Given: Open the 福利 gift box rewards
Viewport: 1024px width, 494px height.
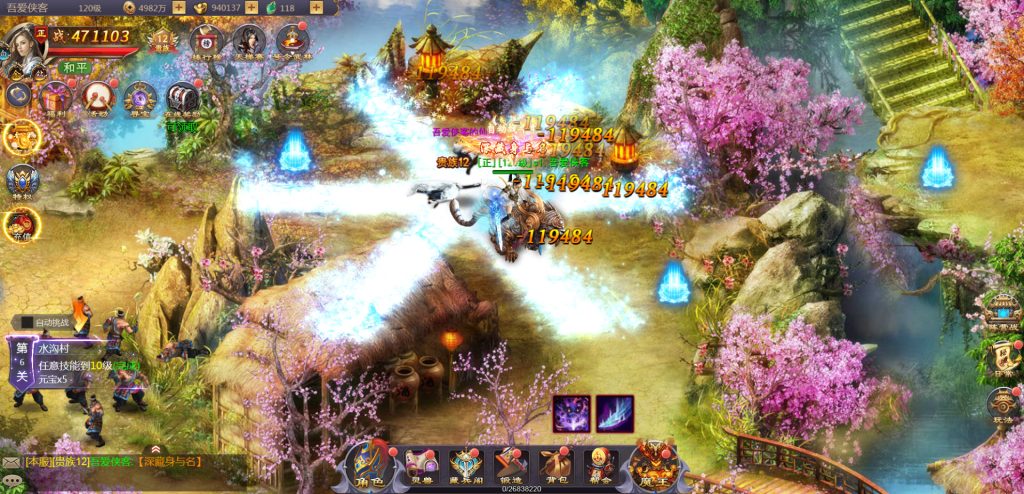Looking at the screenshot, I should [x=56, y=98].
